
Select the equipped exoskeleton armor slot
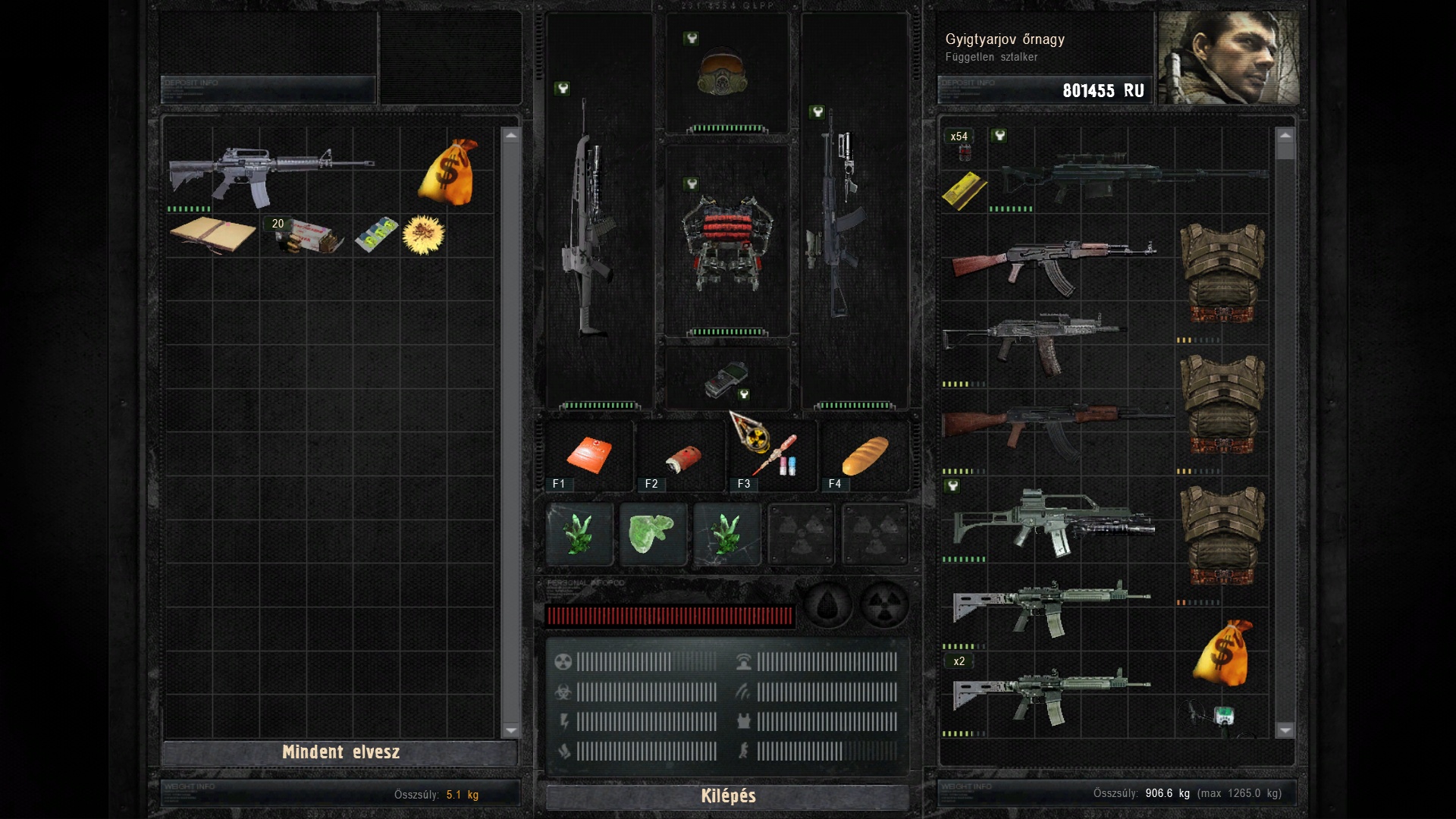point(727,243)
